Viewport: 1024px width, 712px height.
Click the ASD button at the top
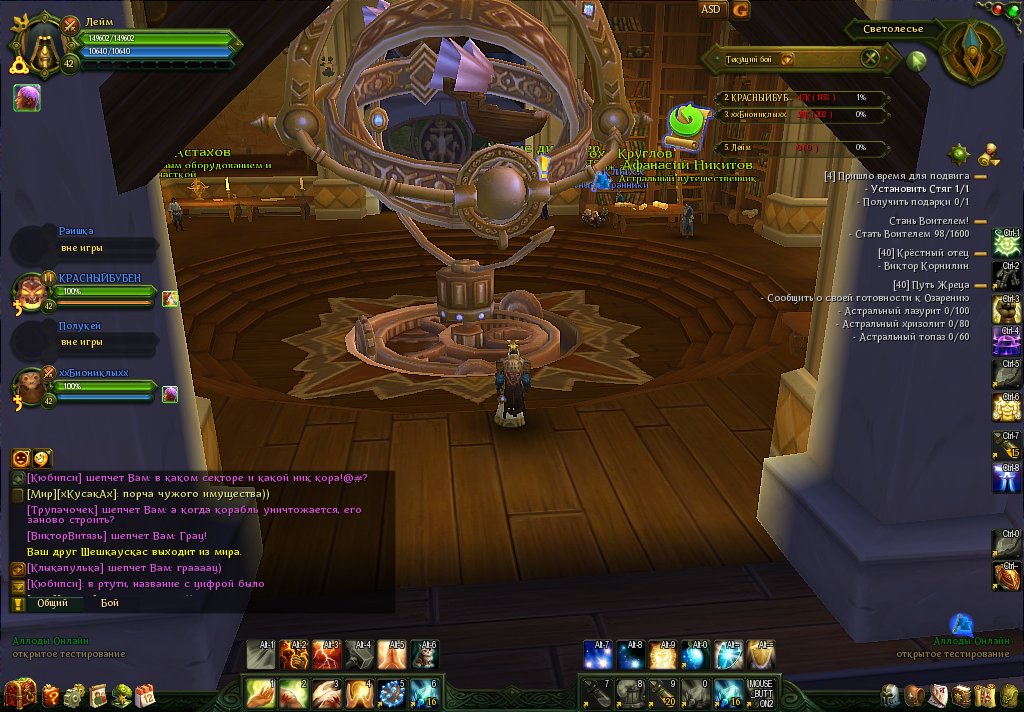pos(710,10)
